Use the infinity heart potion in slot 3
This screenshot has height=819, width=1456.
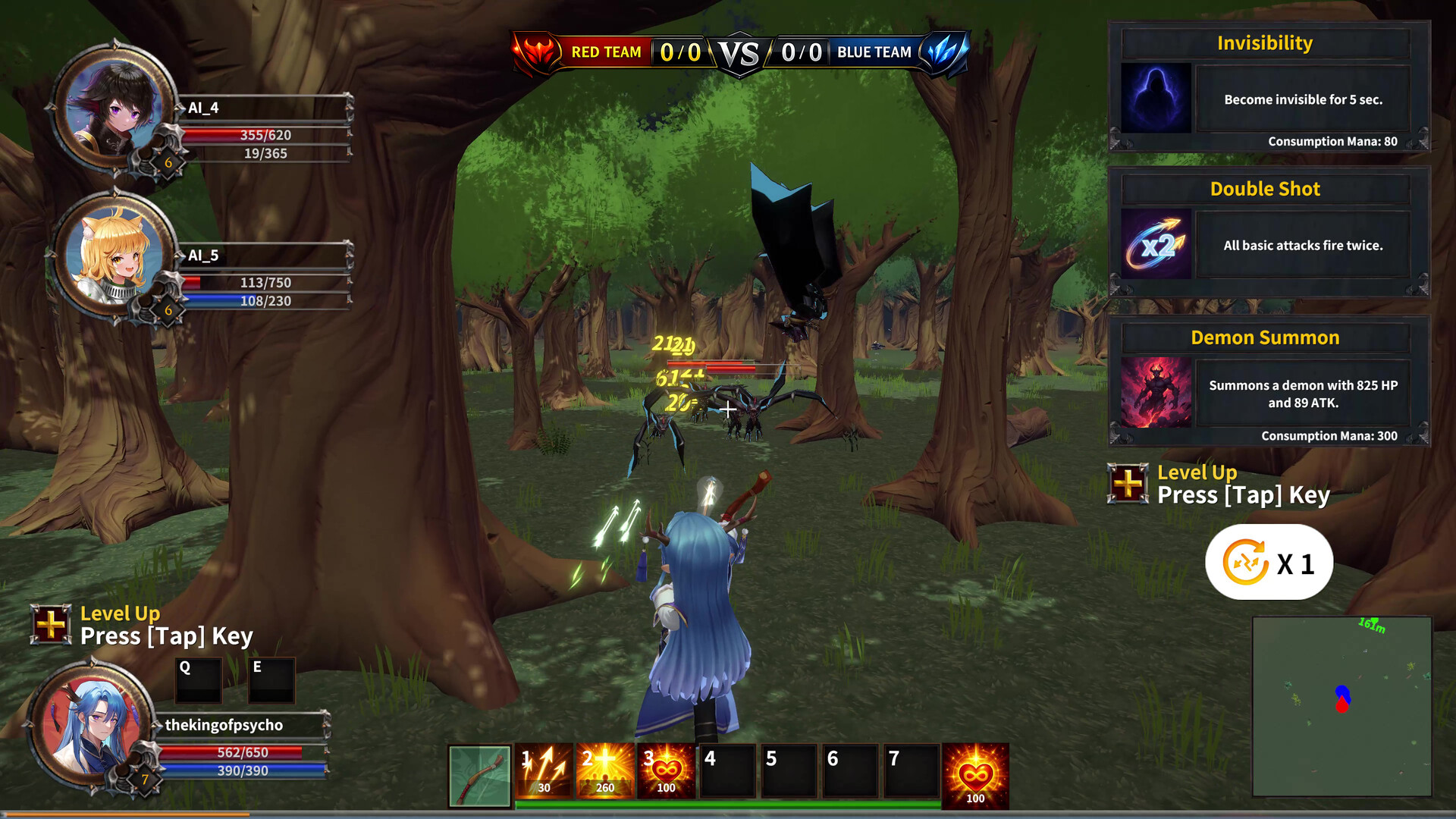(665, 770)
